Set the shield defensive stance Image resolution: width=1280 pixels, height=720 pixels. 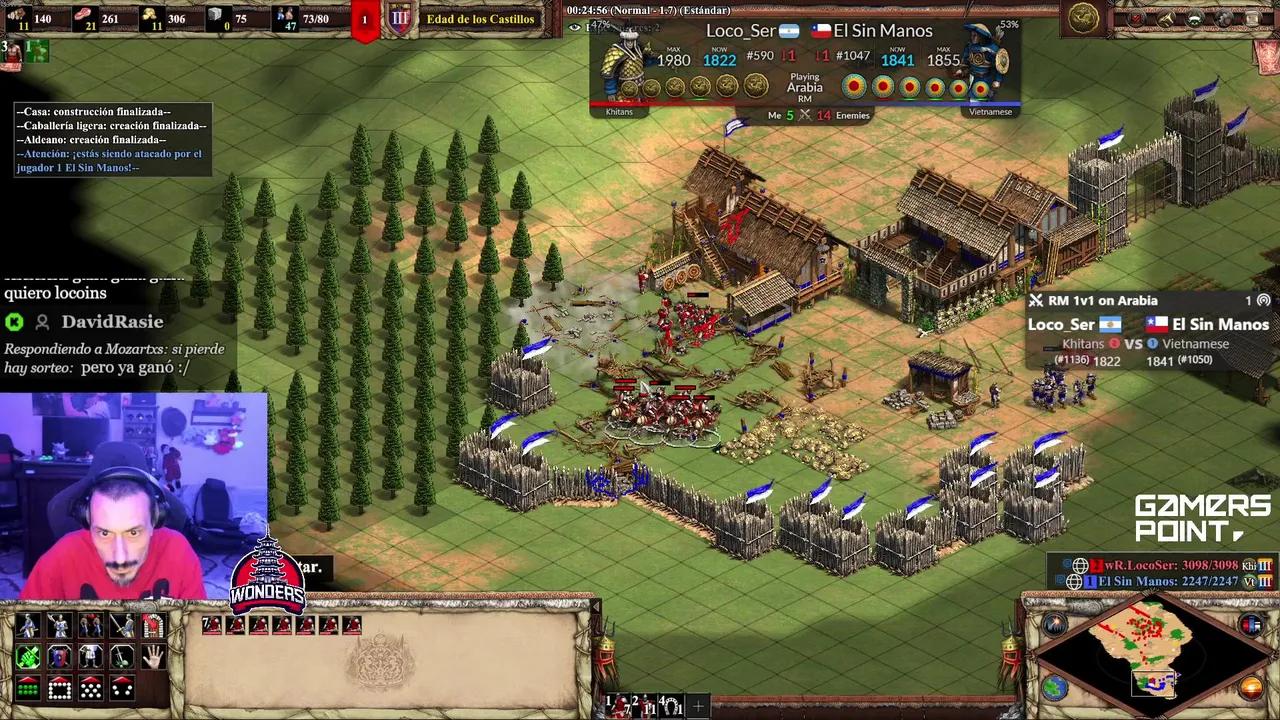coord(60,657)
